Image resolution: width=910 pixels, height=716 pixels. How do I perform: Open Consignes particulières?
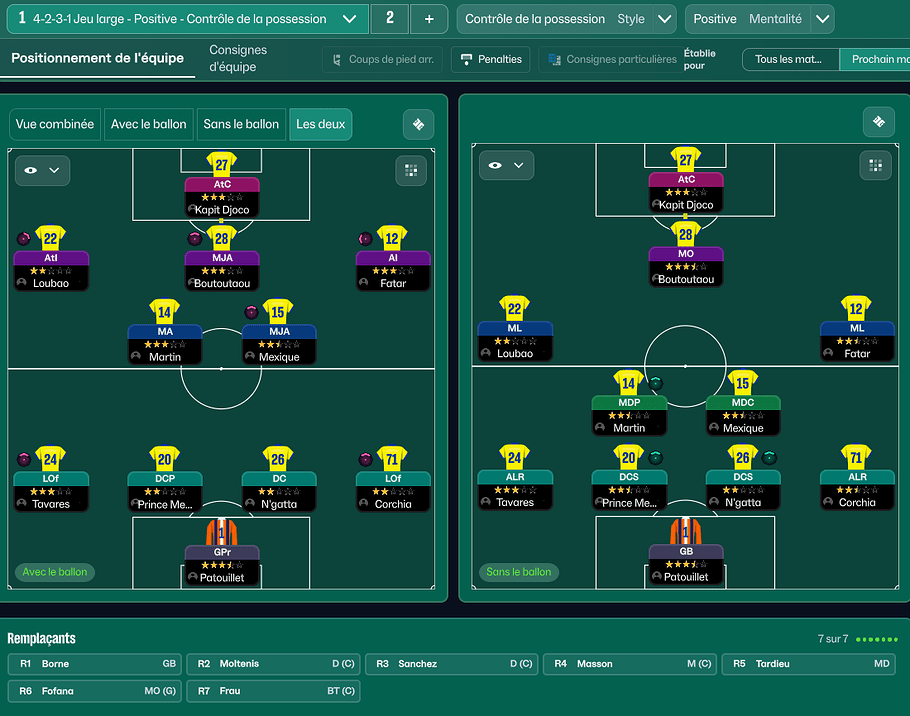point(609,60)
